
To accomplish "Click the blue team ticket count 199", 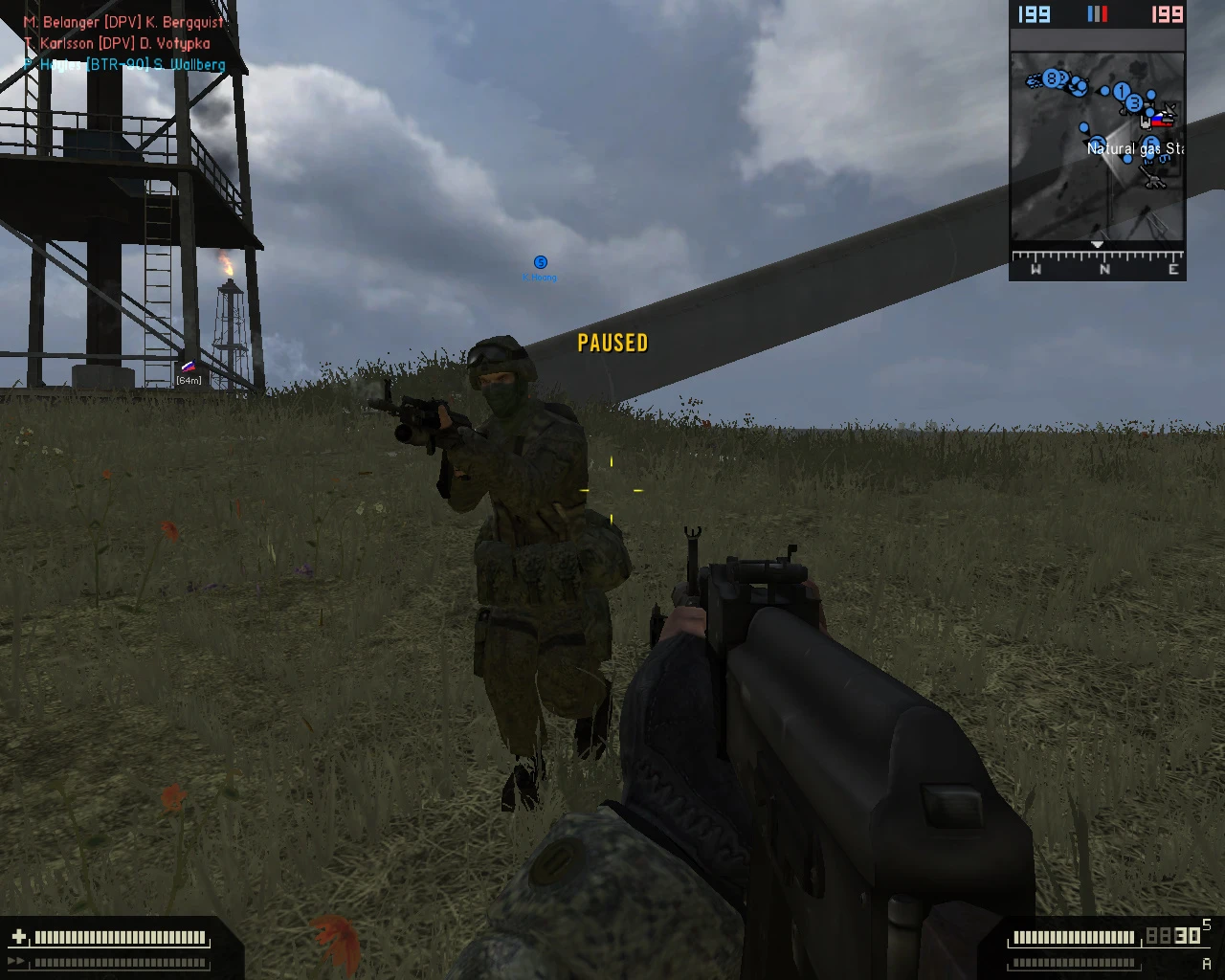I will pyautogui.click(x=1035, y=15).
